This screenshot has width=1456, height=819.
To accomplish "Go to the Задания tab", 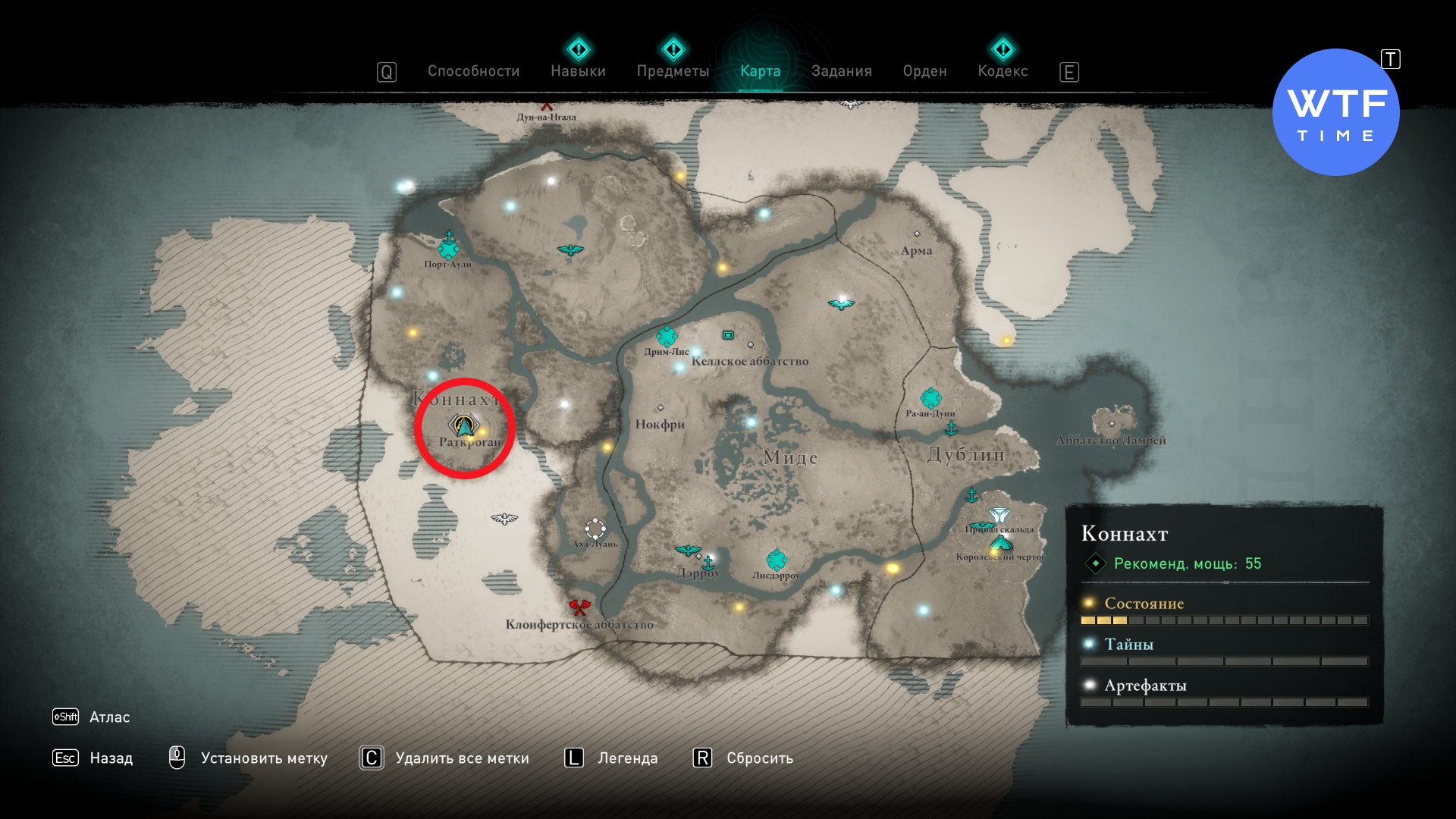I will (x=841, y=71).
